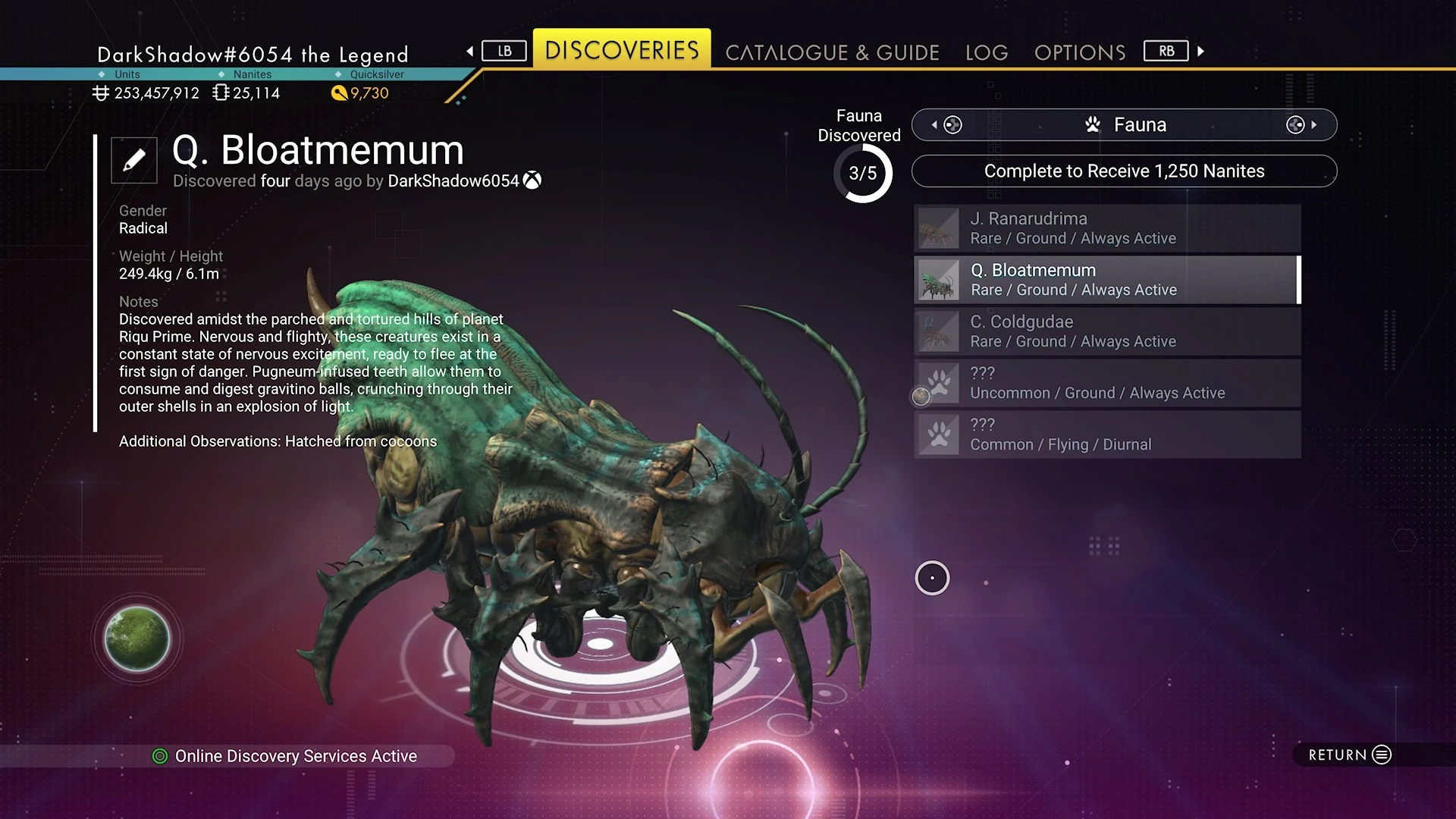Go to the Options tab

pos(1079,52)
